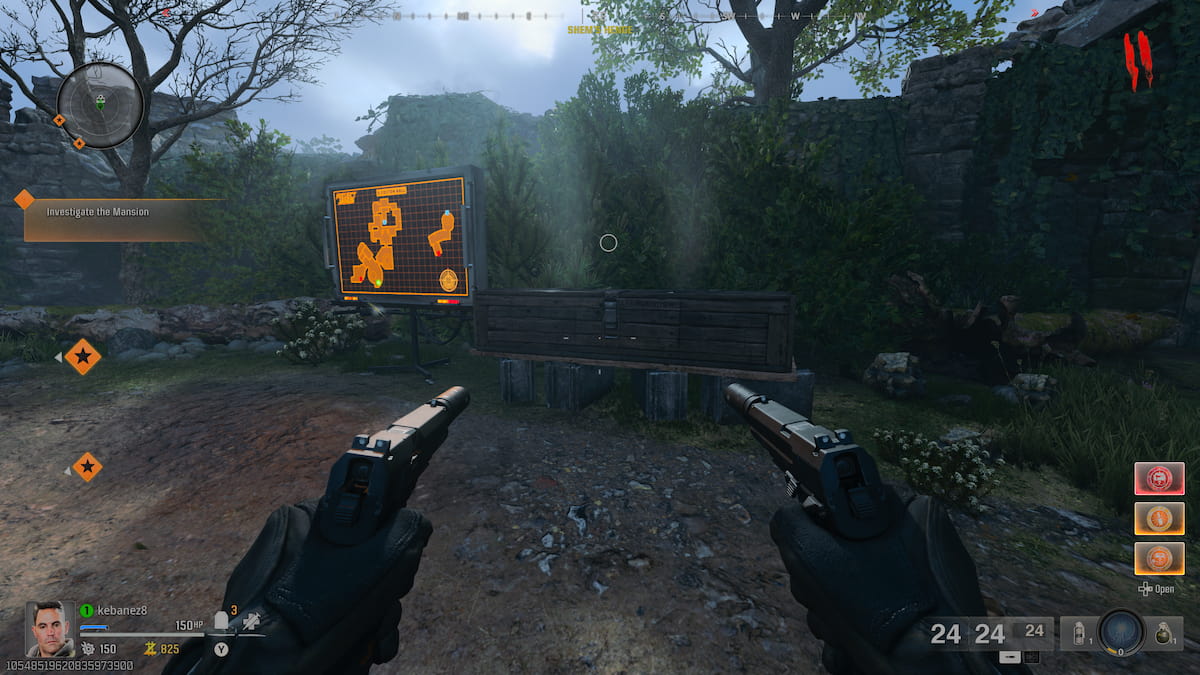Click the tombstone self-revive icon

222,622
